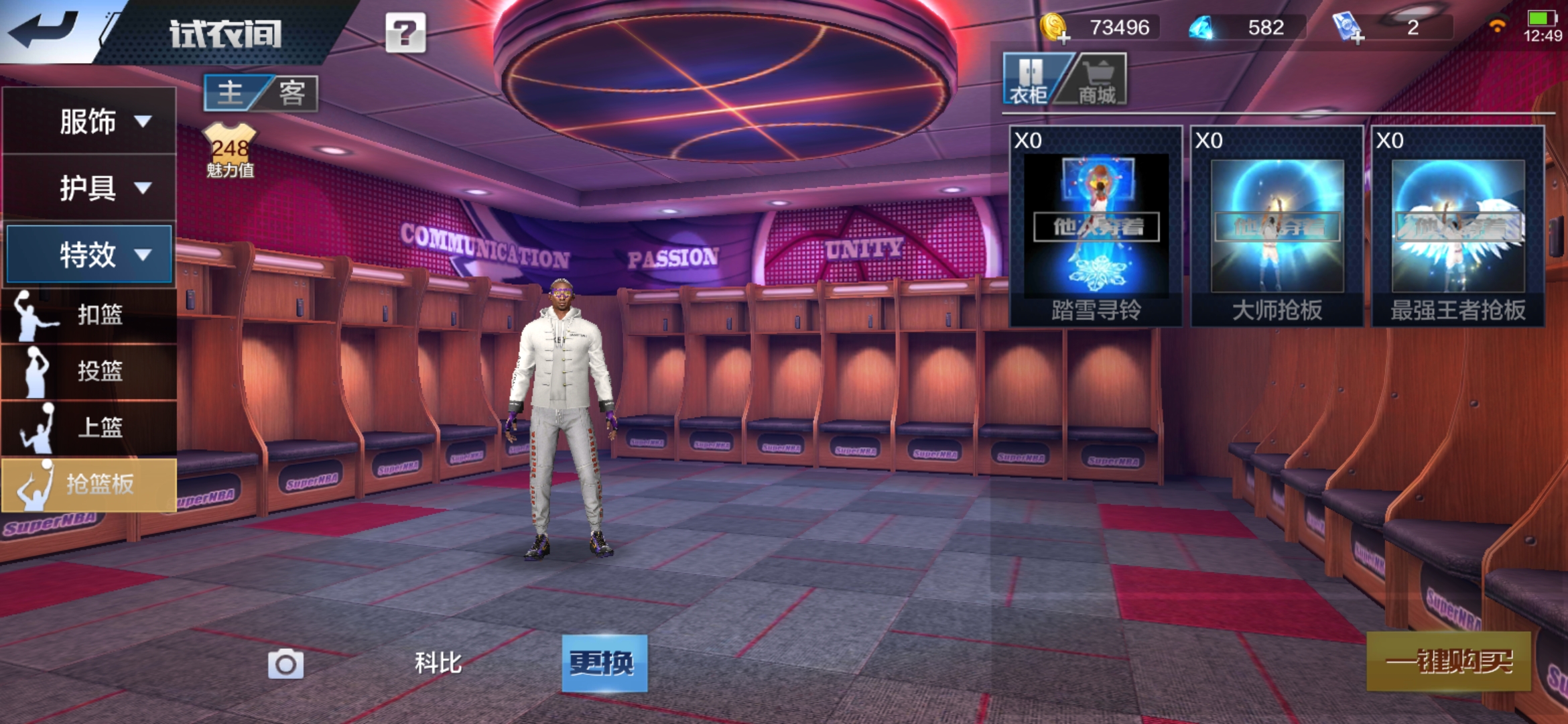The height and width of the screenshot is (724, 1568).
Task: Select the 抢篮板 rebound effects category
Action: coord(90,484)
